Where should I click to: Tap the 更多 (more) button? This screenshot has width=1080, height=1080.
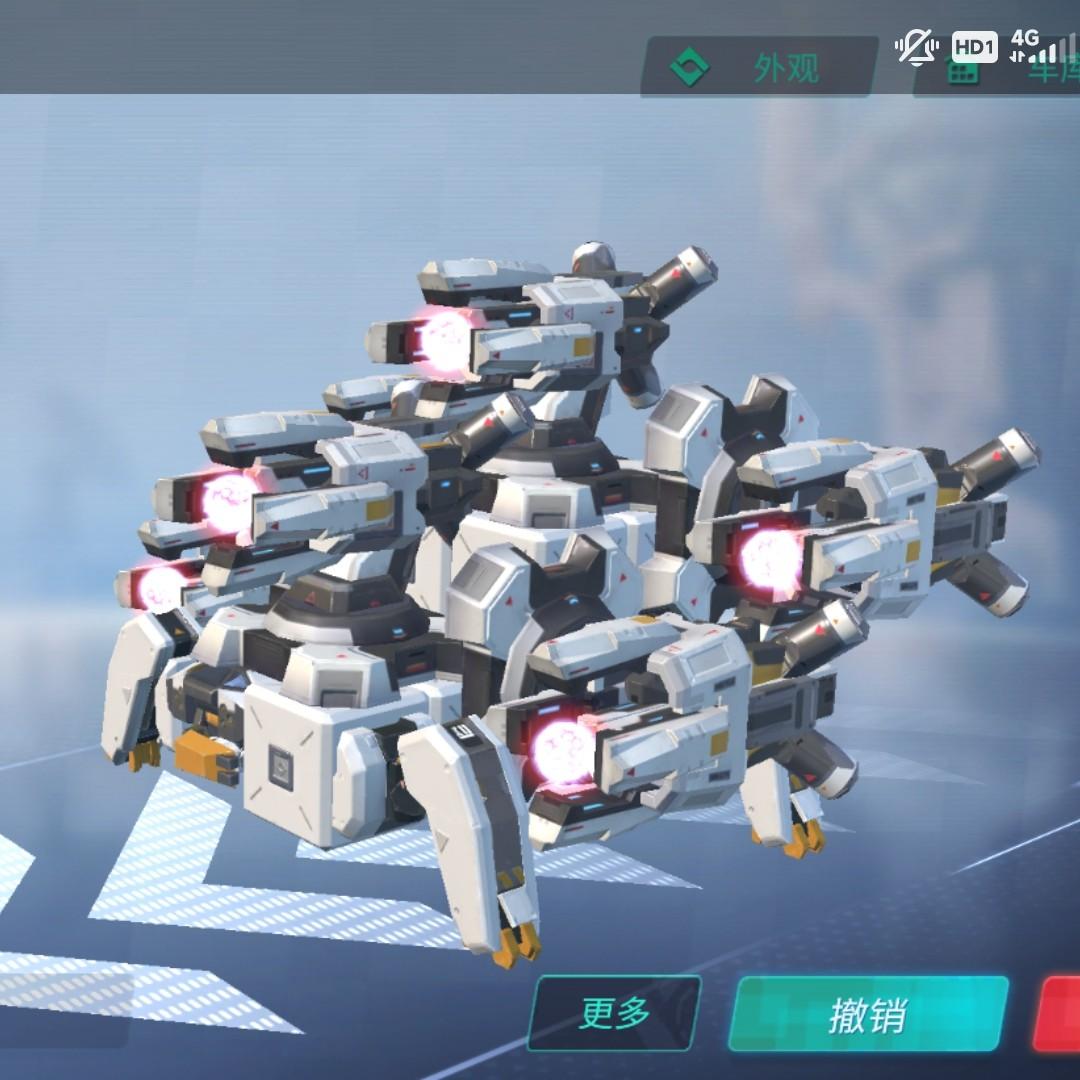(614, 1013)
